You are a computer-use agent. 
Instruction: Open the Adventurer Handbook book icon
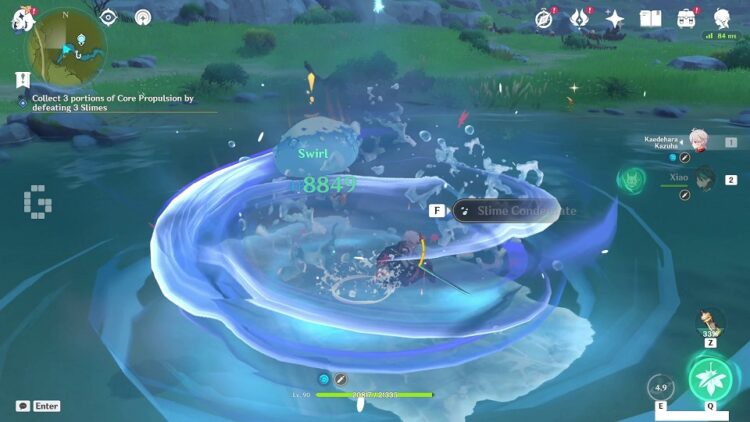[x=650, y=19]
